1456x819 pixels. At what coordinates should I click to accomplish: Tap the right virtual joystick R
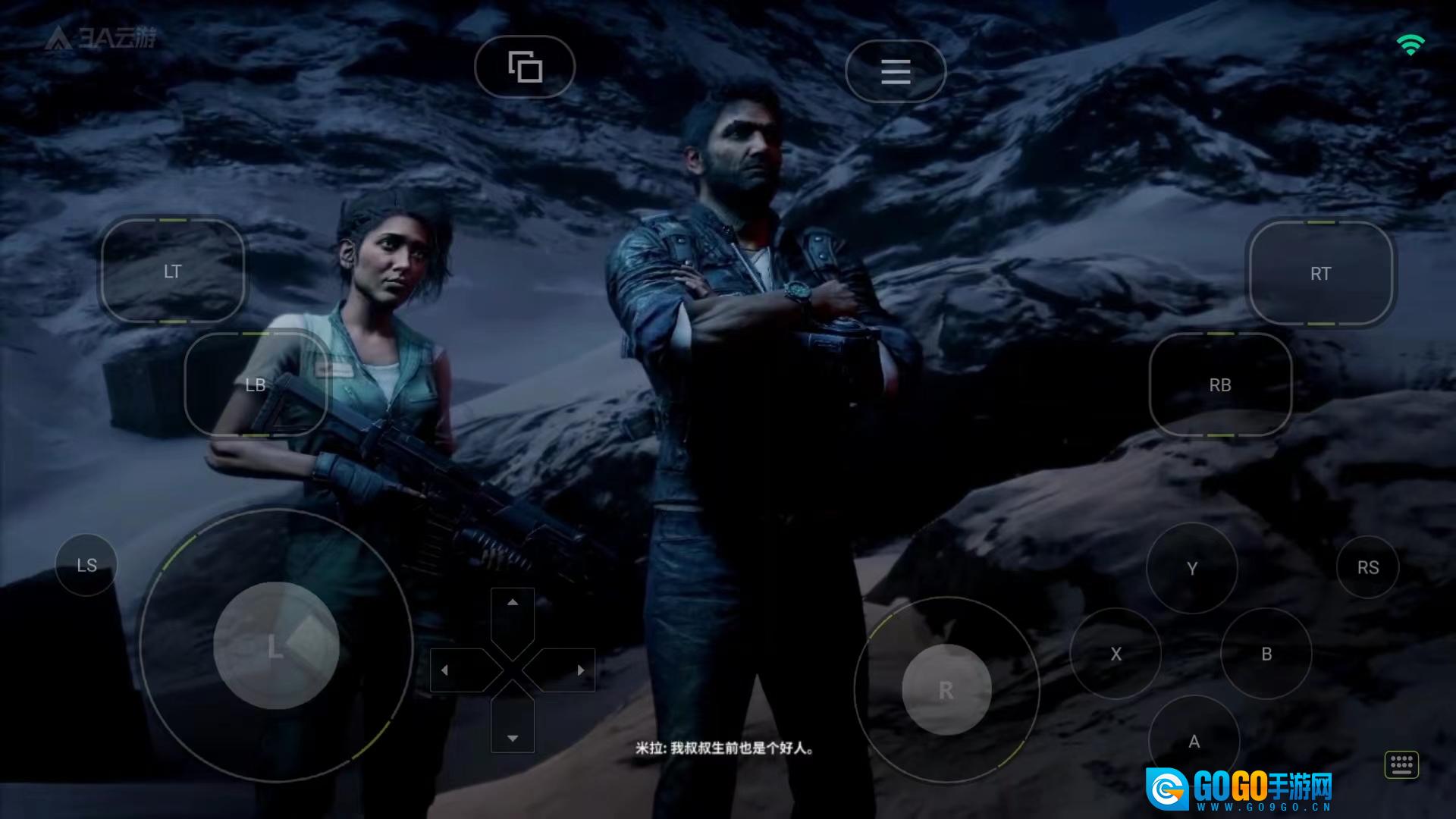[946, 690]
